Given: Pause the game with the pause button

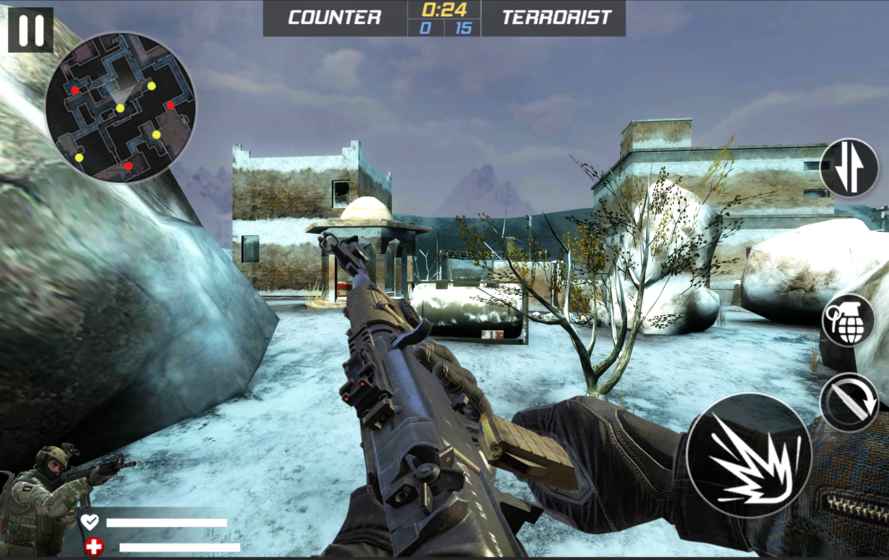Looking at the screenshot, I should click(x=30, y=30).
